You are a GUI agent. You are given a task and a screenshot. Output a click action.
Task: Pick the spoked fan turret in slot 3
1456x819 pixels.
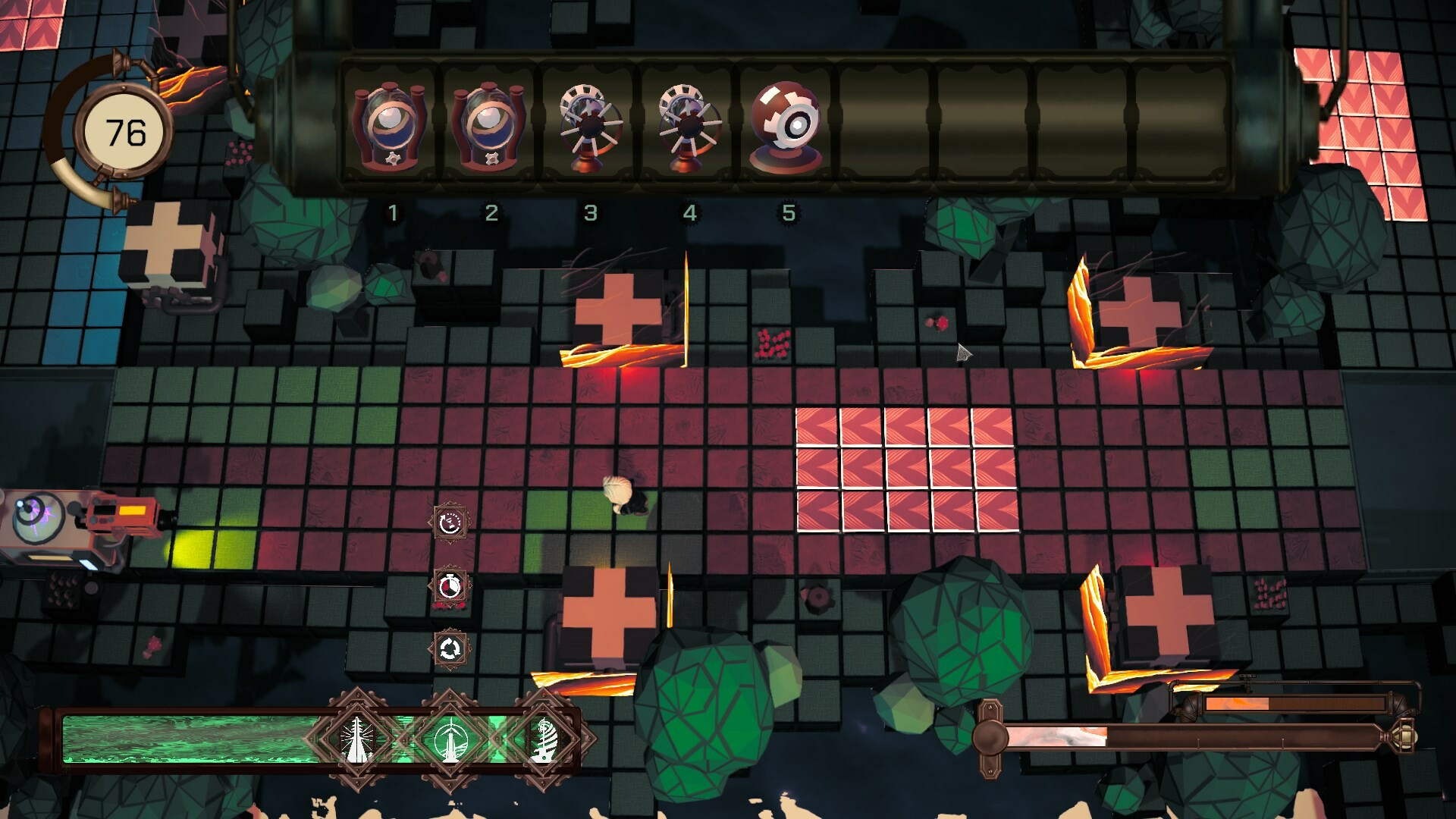589,129
